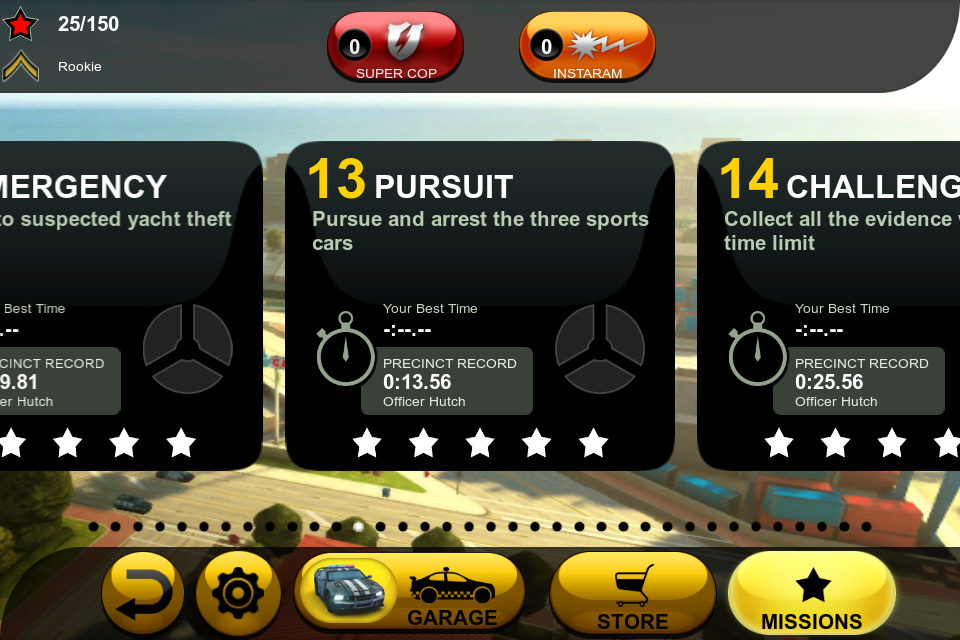Visit the Store
The height and width of the screenshot is (640, 960).
tap(632, 594)
